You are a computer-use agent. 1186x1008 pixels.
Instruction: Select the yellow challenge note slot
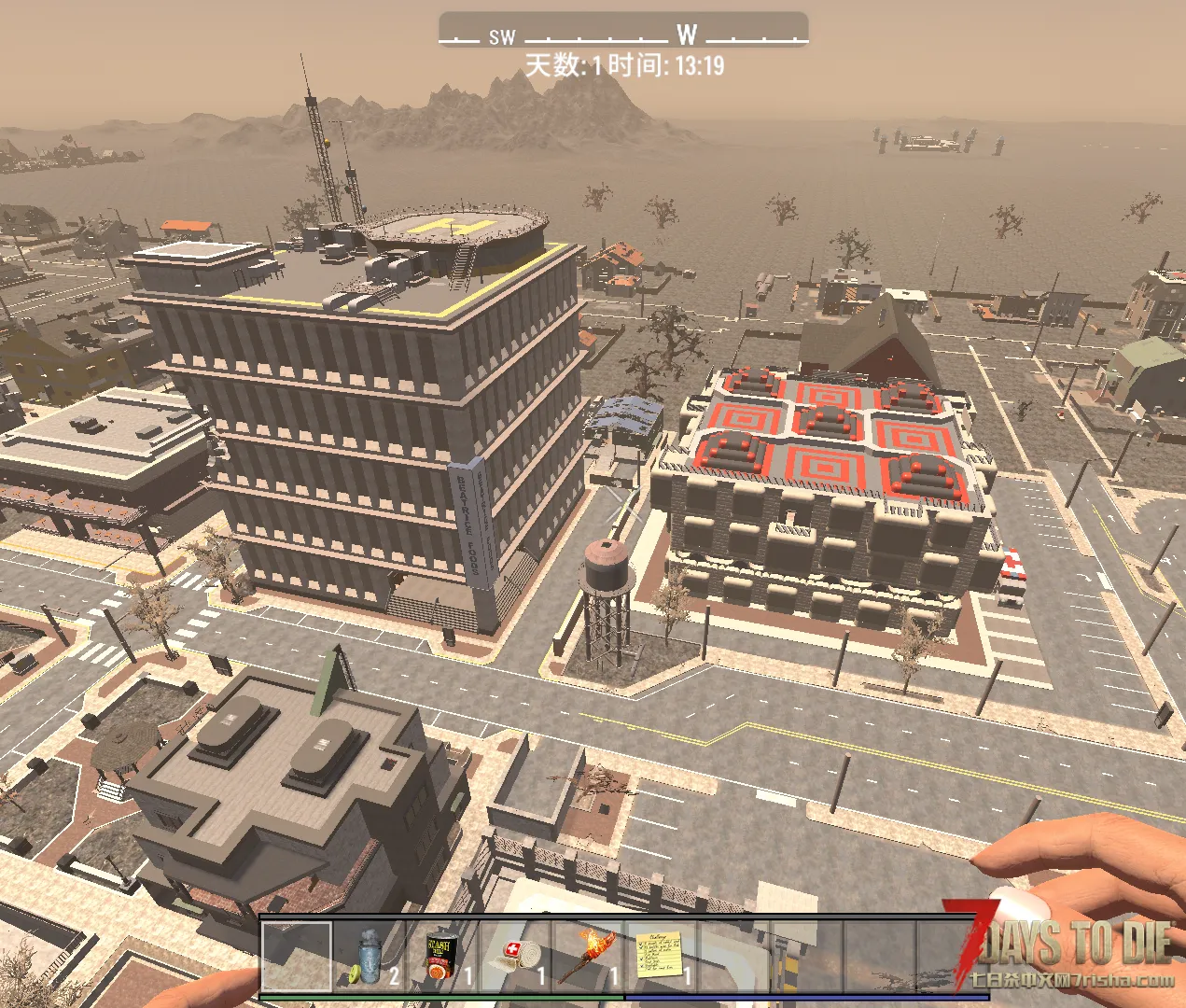click(x=663, y=956)
